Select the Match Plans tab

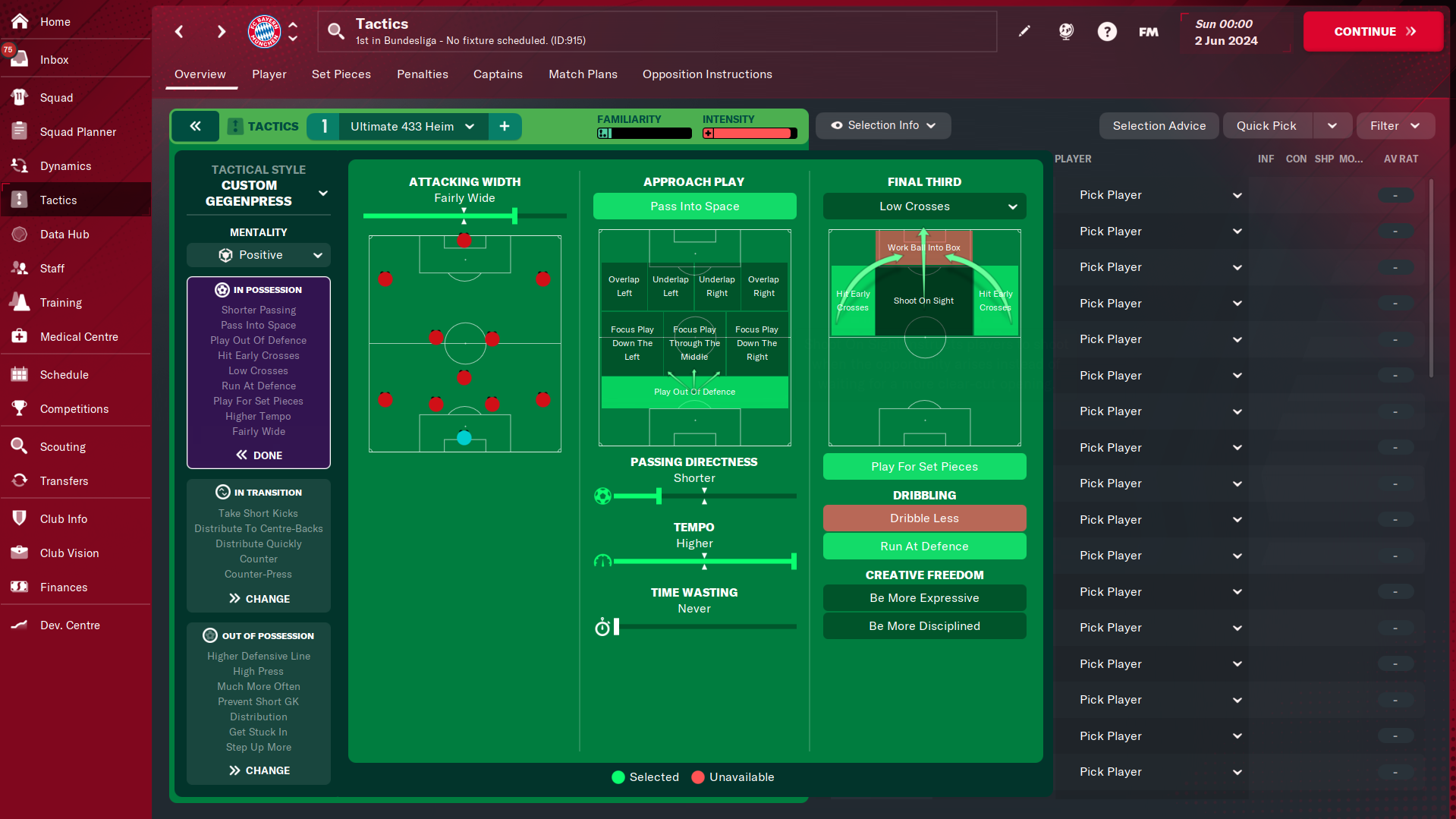[583, 74]
